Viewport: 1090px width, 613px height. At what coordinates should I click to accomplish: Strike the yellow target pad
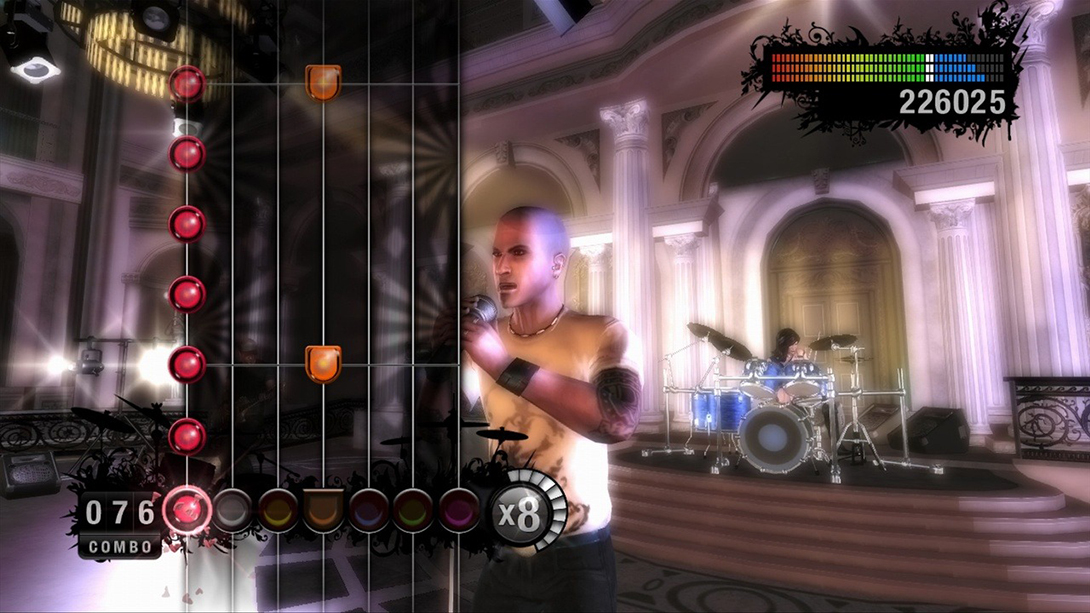pyautogui.click(x=278, y=511)
